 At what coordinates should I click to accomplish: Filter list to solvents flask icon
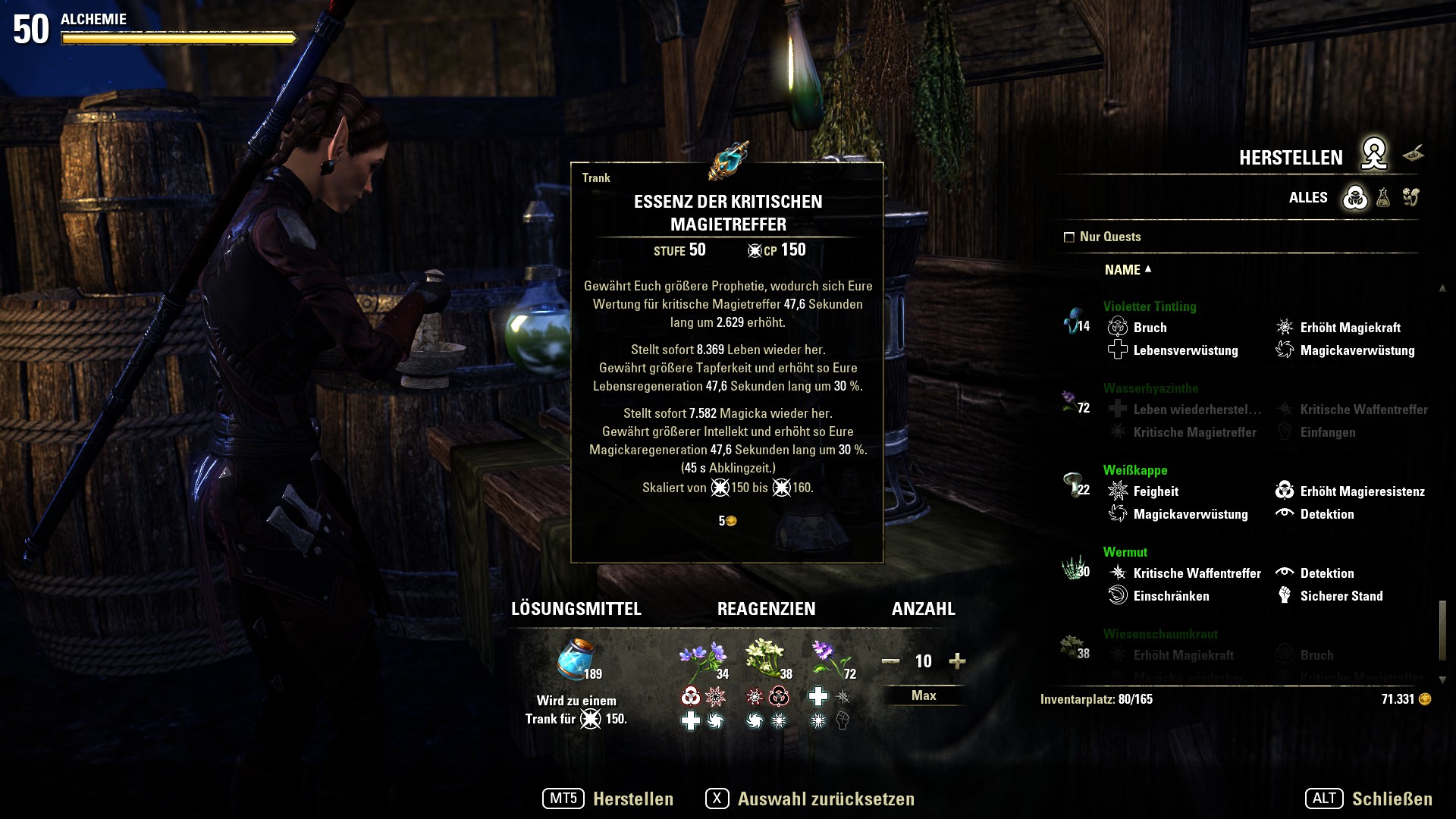[1383, 198]
